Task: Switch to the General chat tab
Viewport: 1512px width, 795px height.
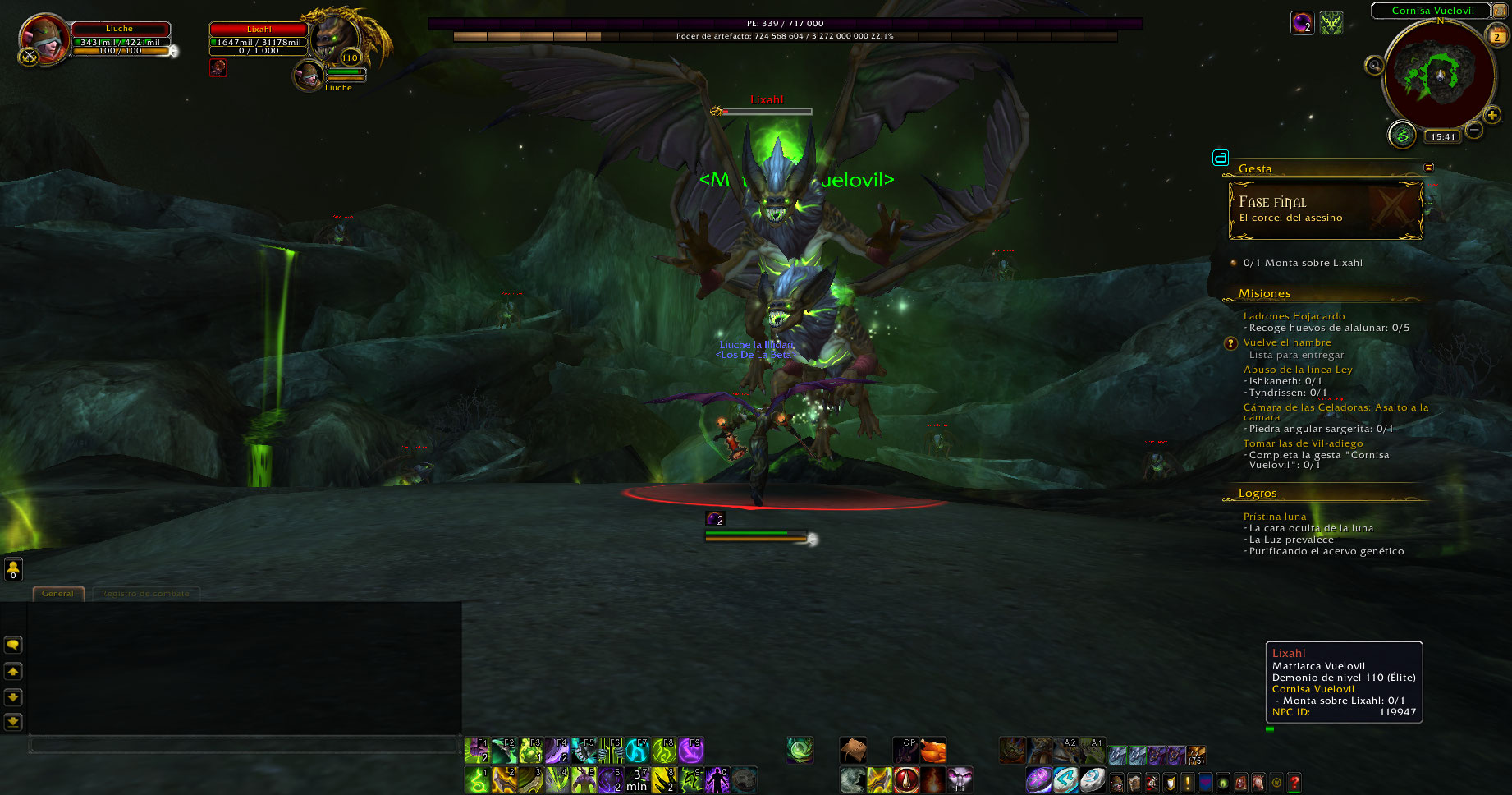Action: [x=57, y=593]
